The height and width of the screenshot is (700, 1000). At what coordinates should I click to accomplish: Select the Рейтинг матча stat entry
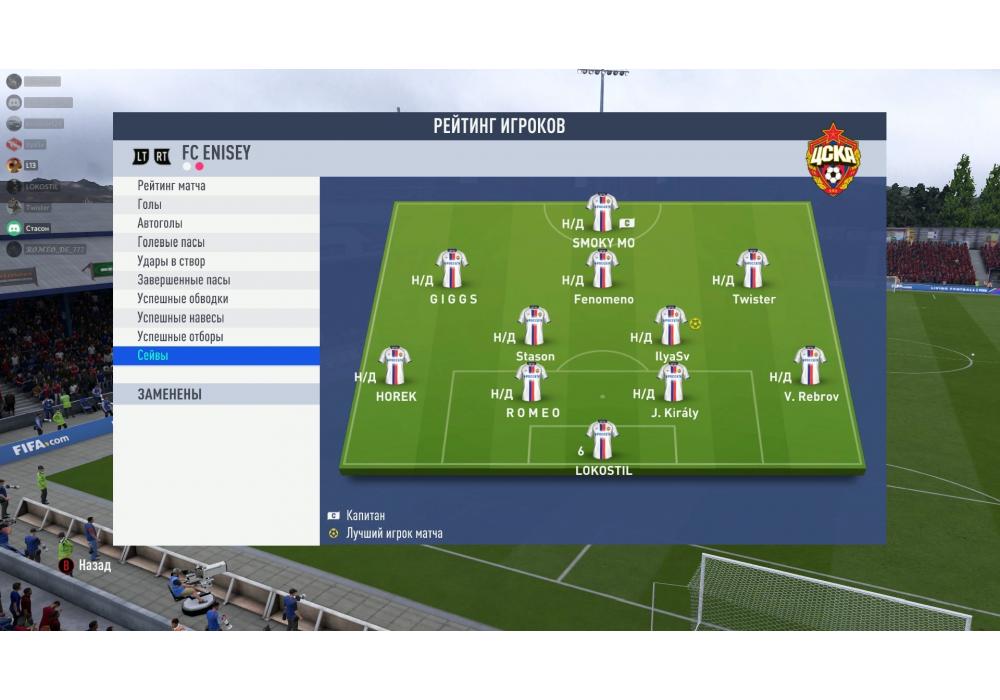tap(172, 186)
